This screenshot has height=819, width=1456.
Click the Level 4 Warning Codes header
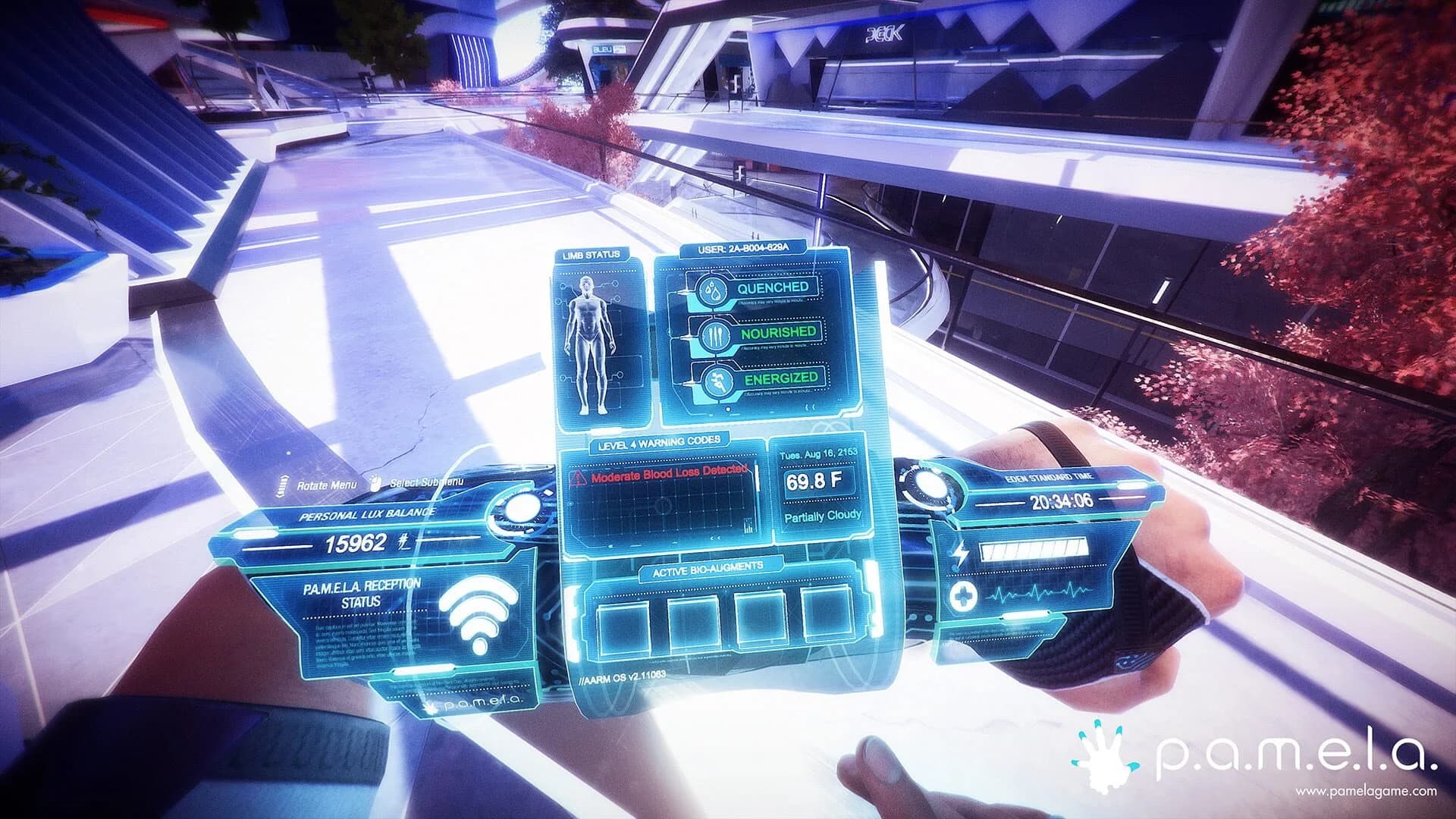pyautogui.click(x=660, y=438)
